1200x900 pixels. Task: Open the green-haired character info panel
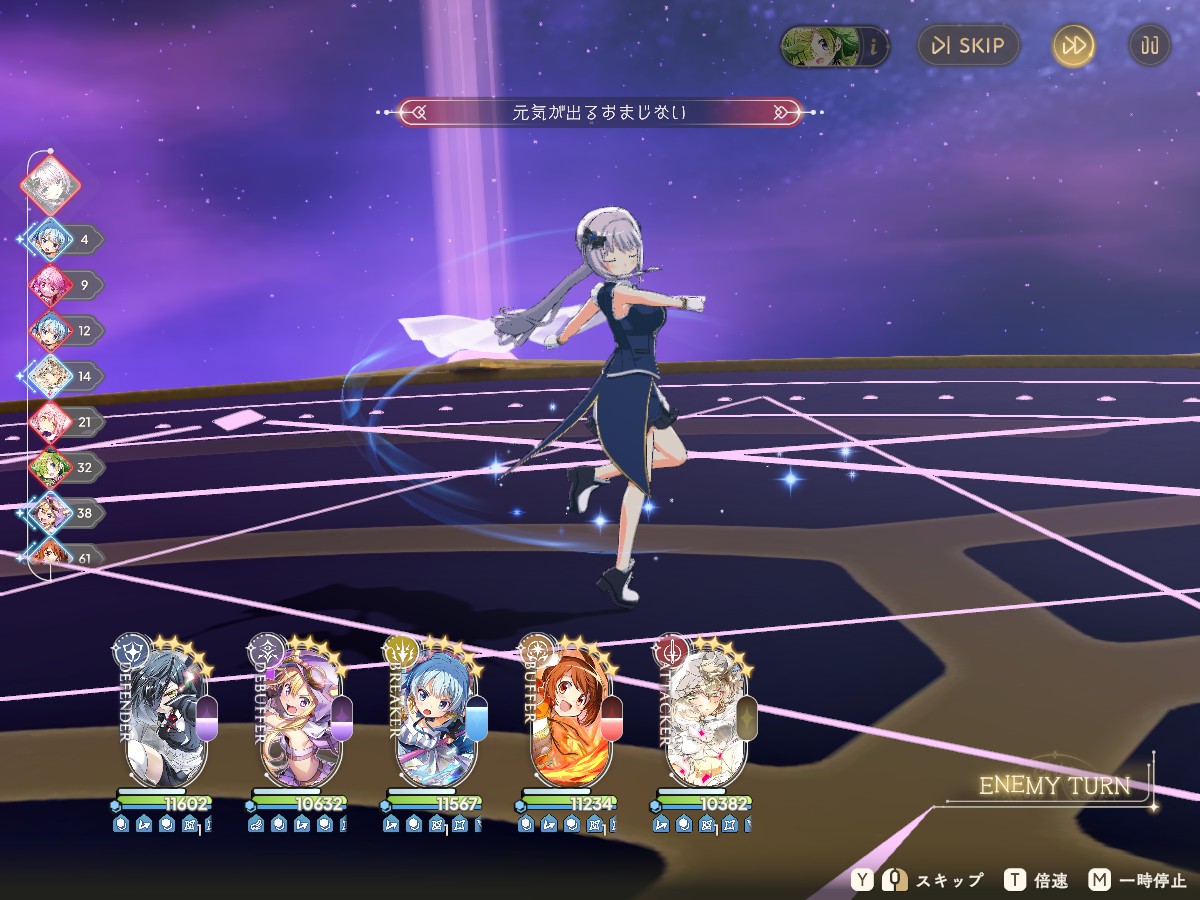pyautogui.click(x=834, y=46)
